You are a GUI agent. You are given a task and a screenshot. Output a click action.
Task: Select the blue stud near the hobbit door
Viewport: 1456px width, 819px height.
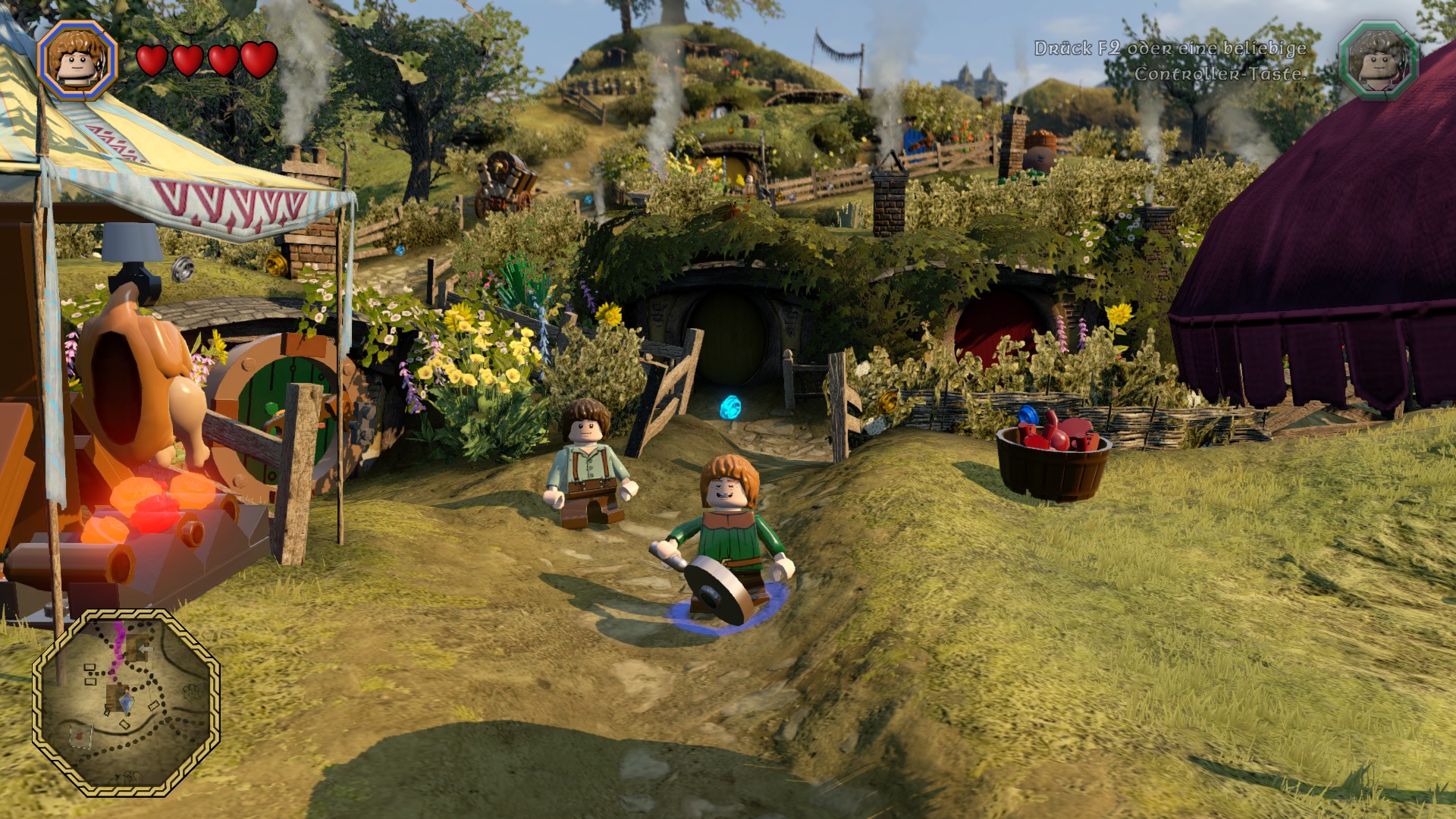(x=730, y=406)
